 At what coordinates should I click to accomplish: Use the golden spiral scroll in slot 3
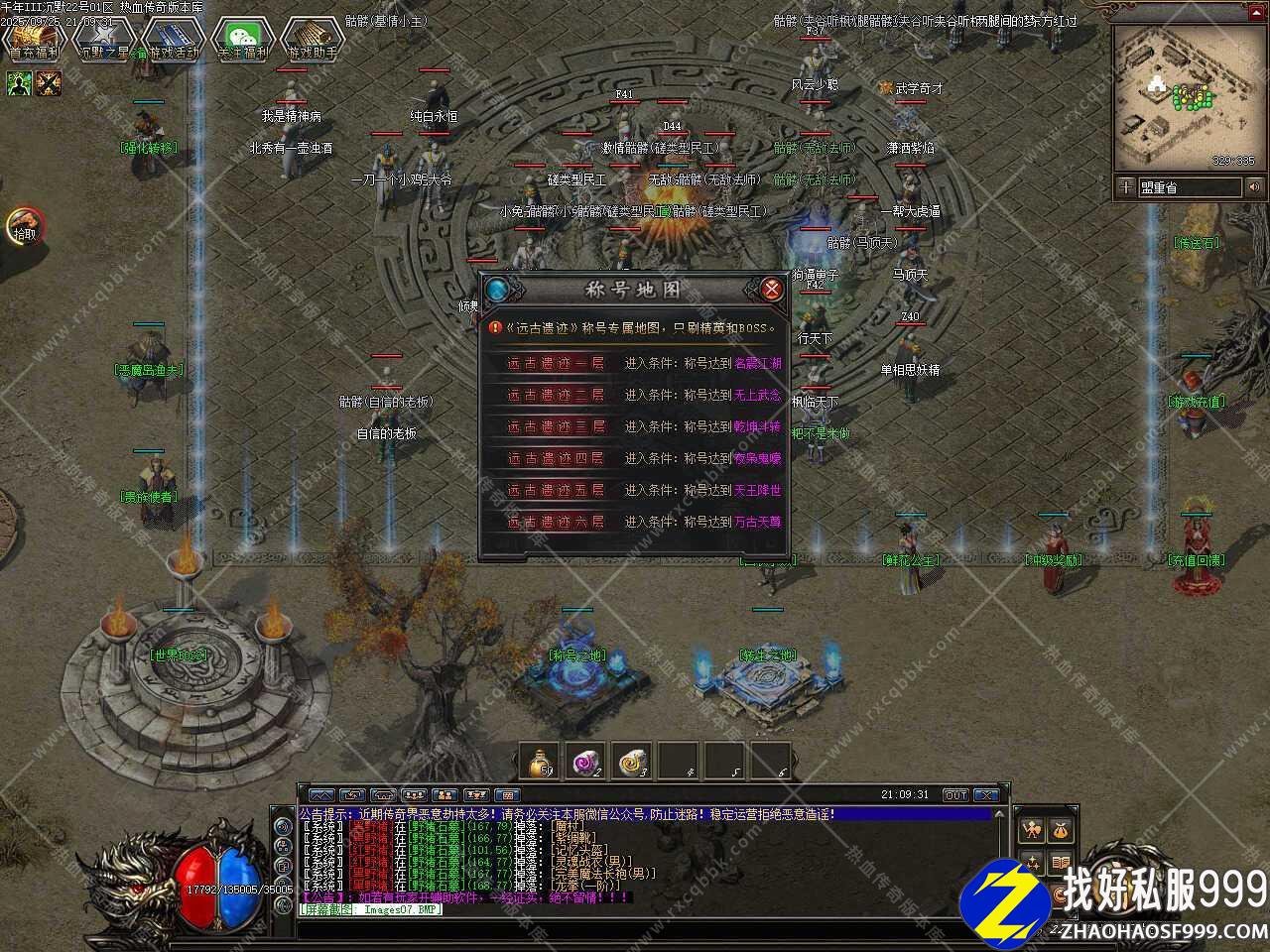(x=631, y=762)
